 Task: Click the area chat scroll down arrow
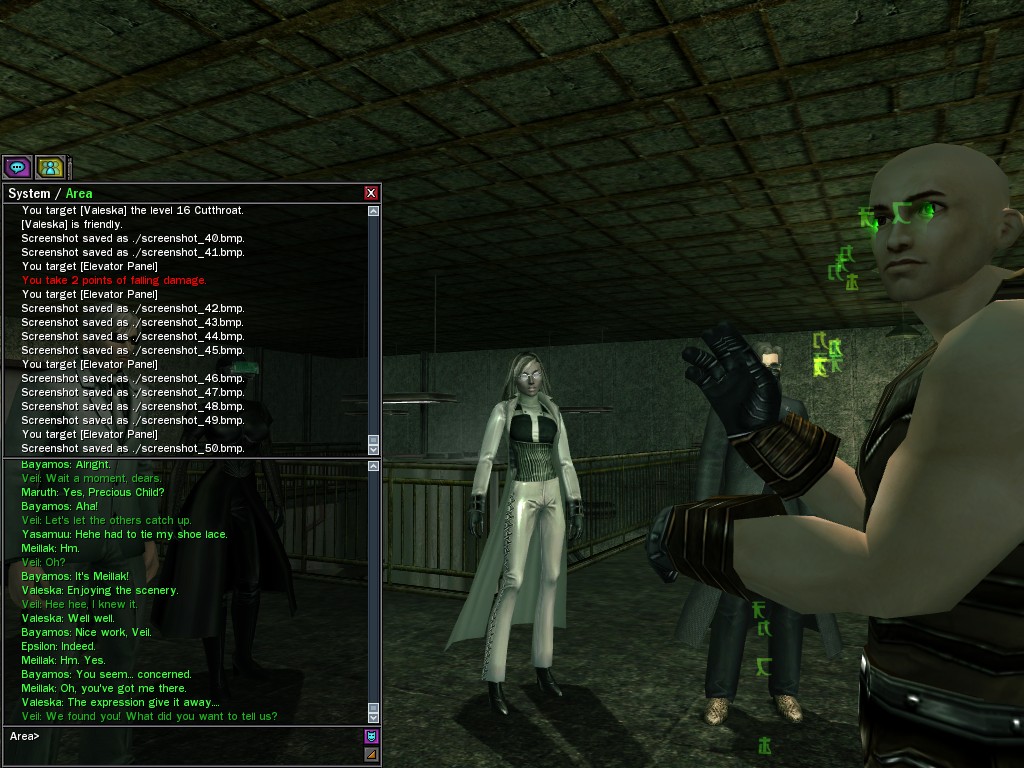[374, 717]
